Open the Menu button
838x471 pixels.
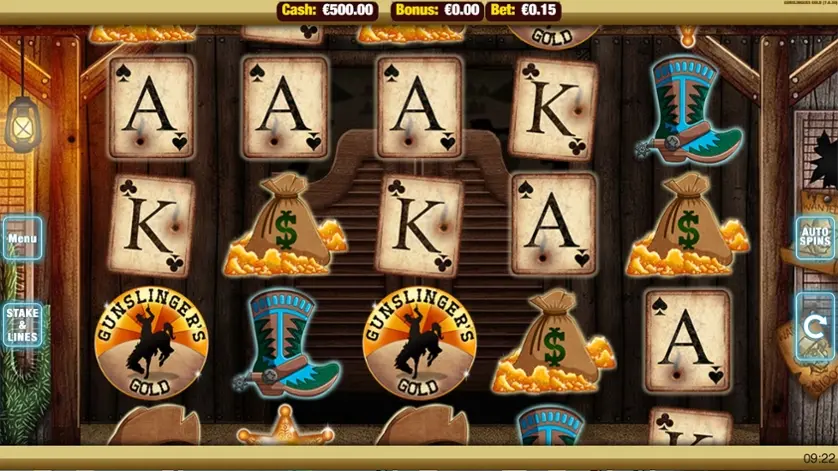point(21,240)
